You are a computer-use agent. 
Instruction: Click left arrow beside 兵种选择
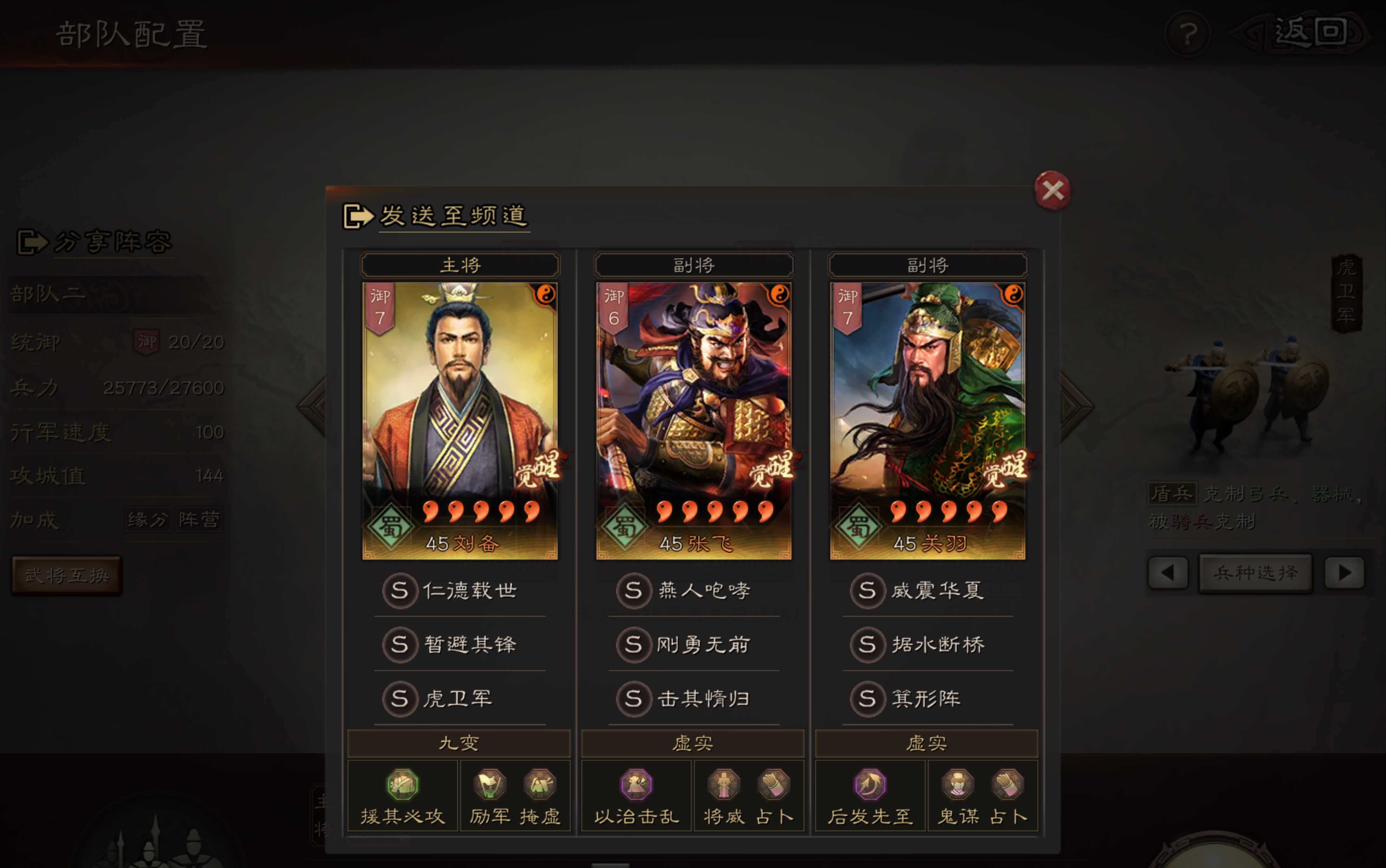coord(1168,572)
